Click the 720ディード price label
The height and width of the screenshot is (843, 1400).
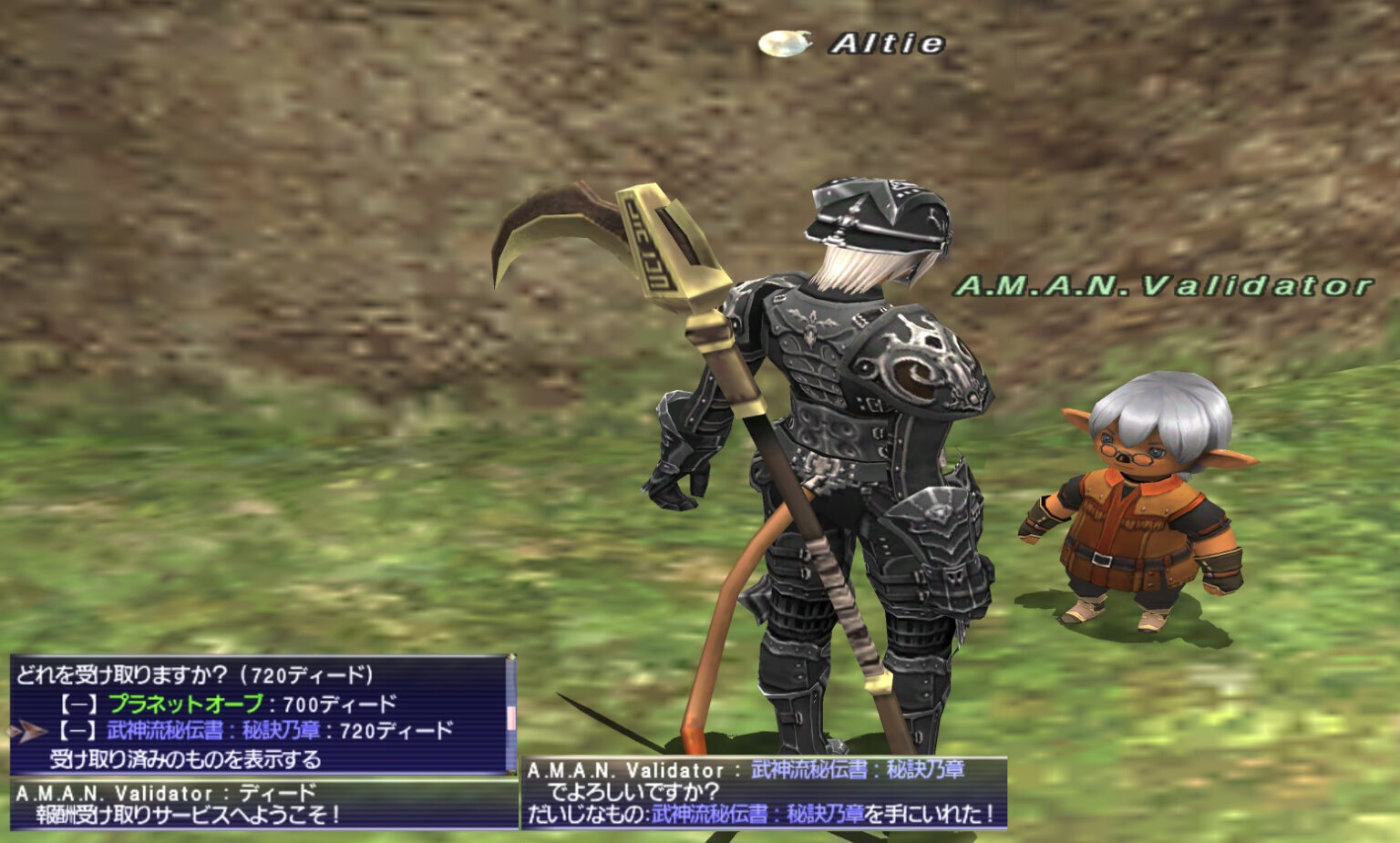click(394, 728)
